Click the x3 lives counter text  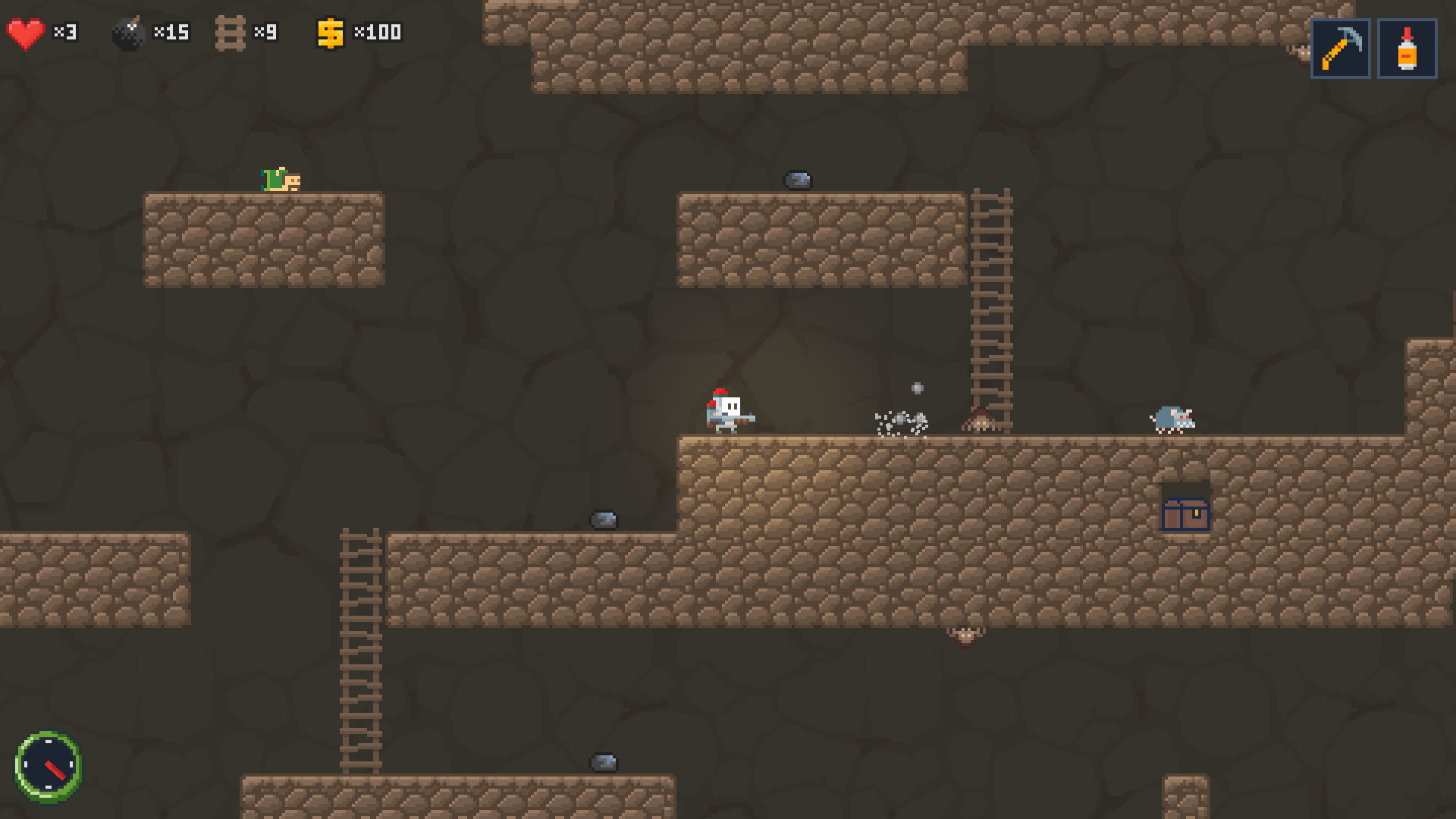(64, 32)
